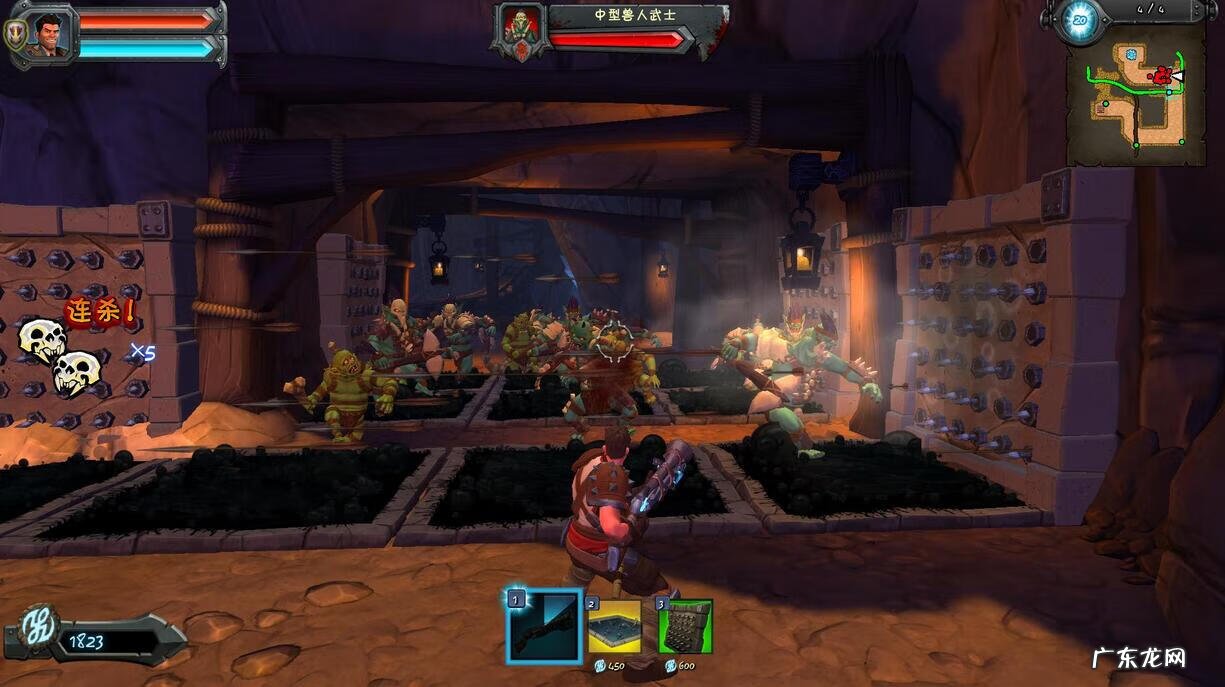The image size is (1225, 687).
Task: Select the blunderbuss weapon in slot 1
Action: point(543,627)
